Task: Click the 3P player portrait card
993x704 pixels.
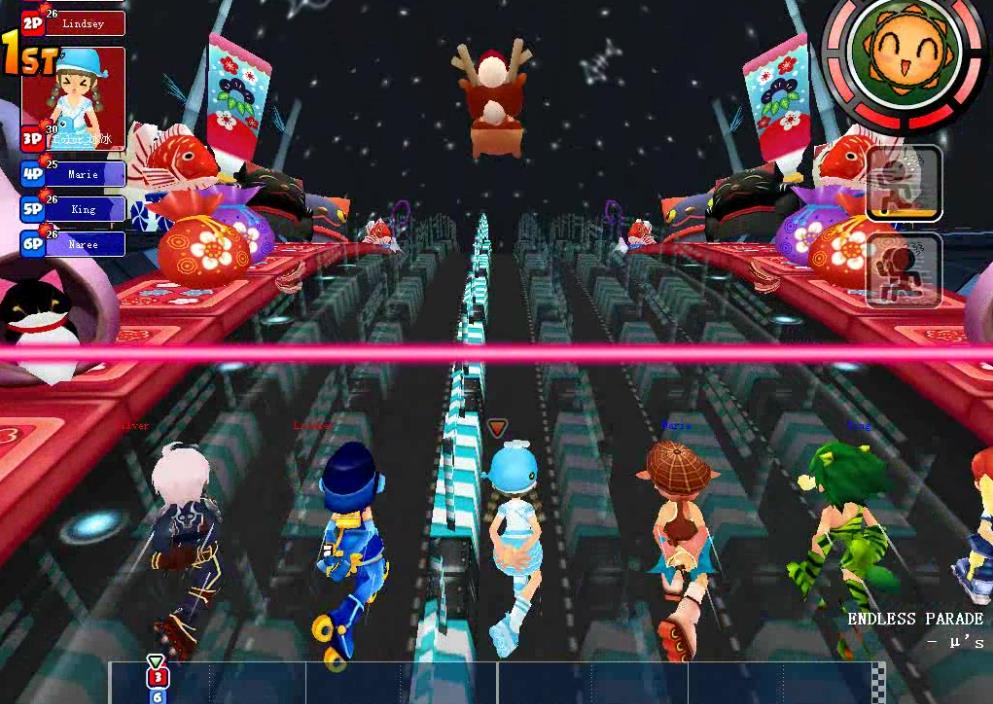Action: [74, 98]
